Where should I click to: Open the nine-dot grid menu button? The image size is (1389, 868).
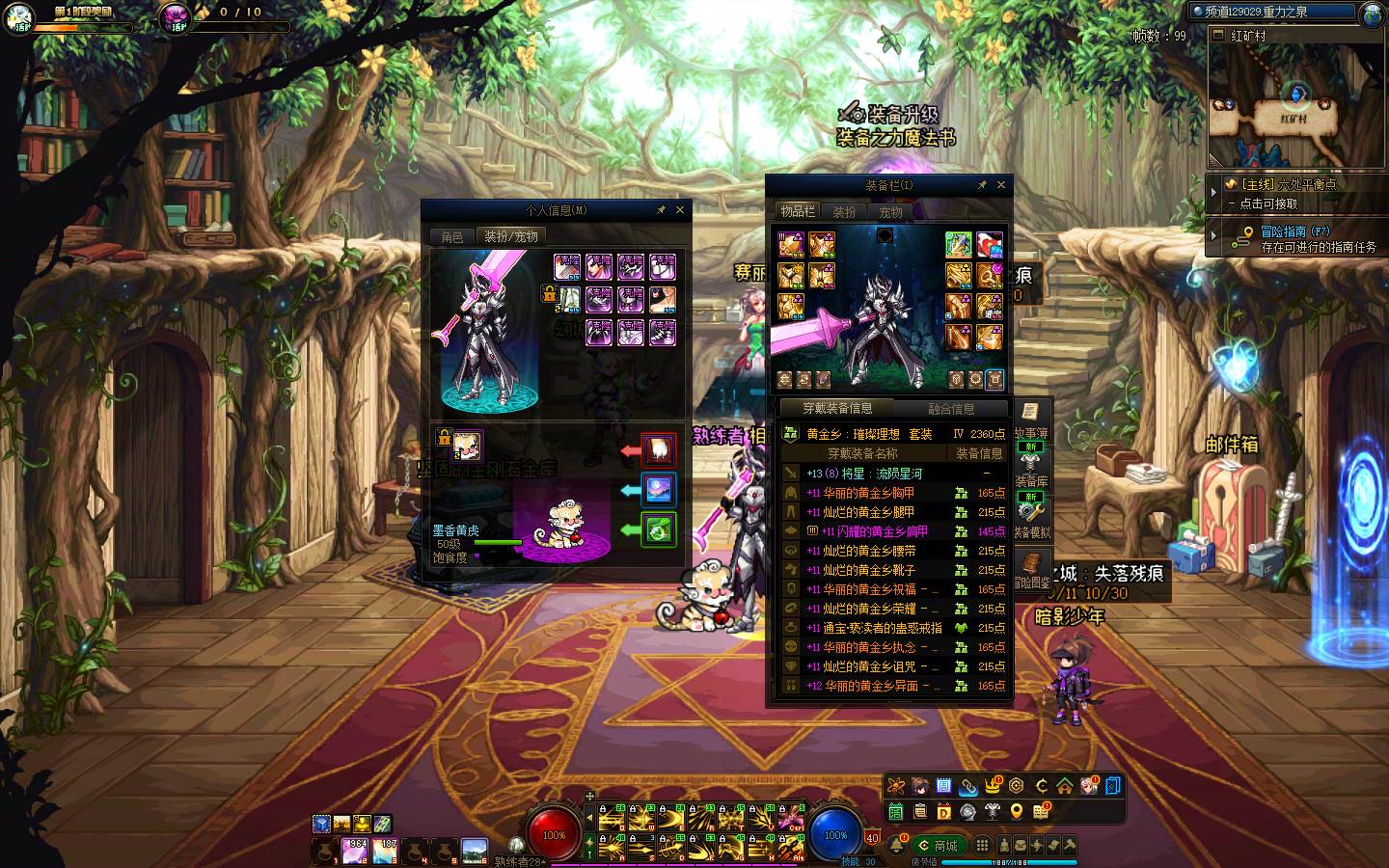point(982,846)
